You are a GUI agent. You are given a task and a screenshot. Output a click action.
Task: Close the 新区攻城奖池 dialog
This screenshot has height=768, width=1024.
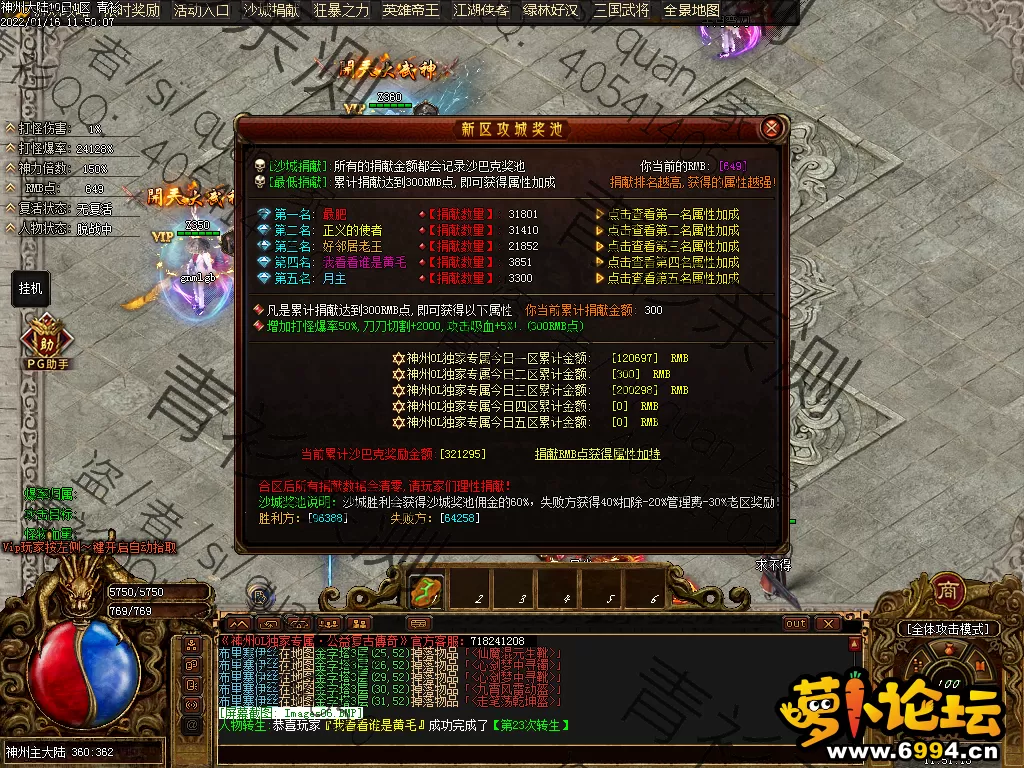[x=770, y=128]
